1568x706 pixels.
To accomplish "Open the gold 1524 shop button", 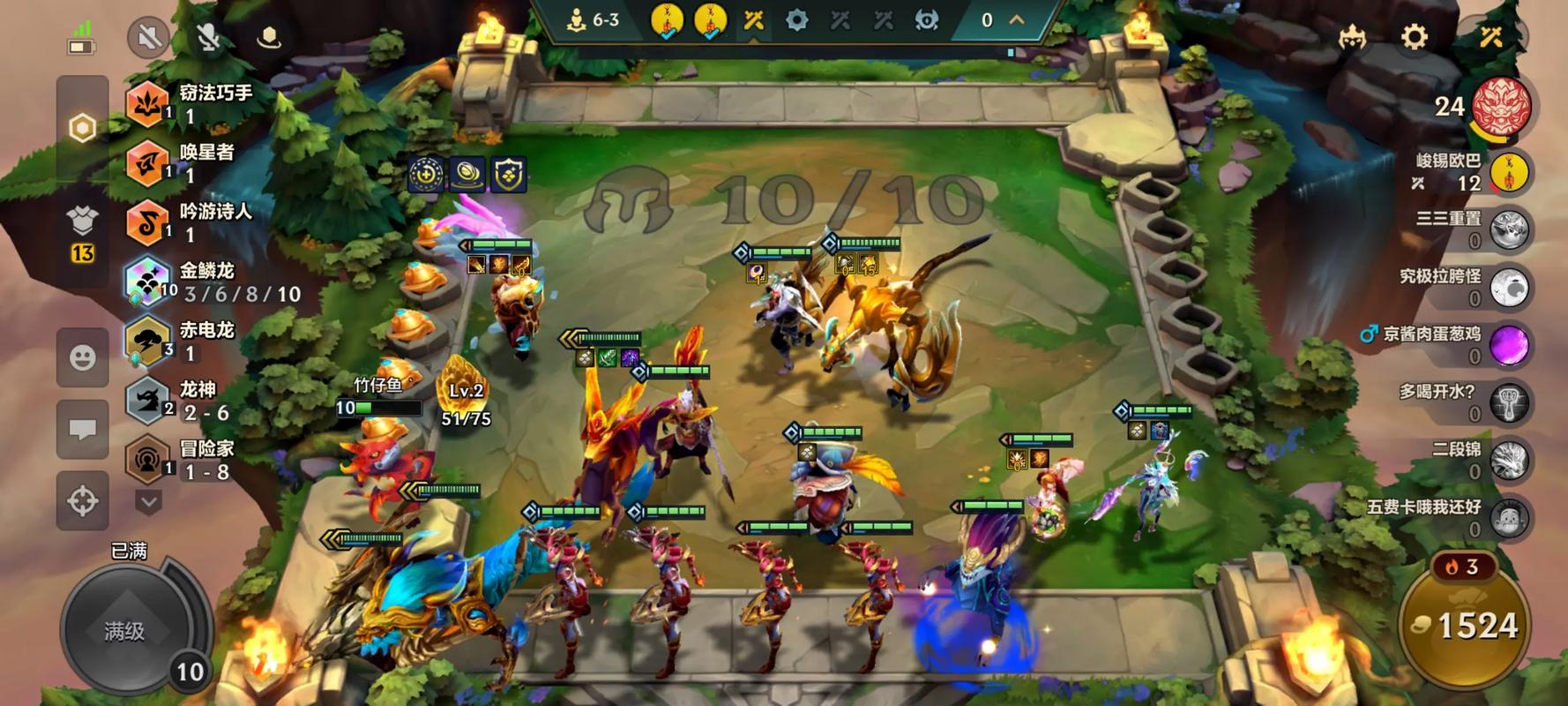I will tap(1466, 625).
